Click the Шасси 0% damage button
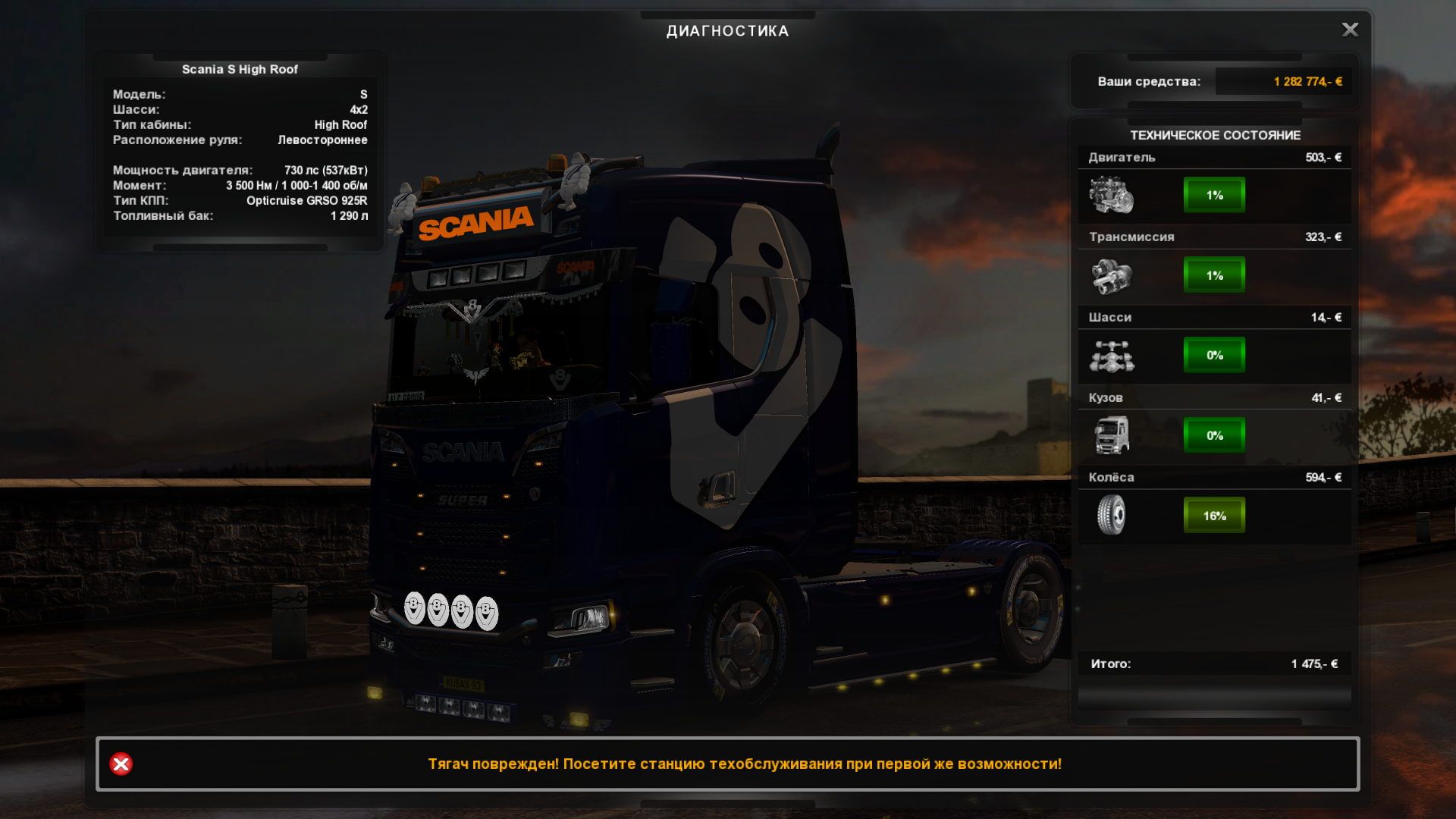 point(1214,355)
